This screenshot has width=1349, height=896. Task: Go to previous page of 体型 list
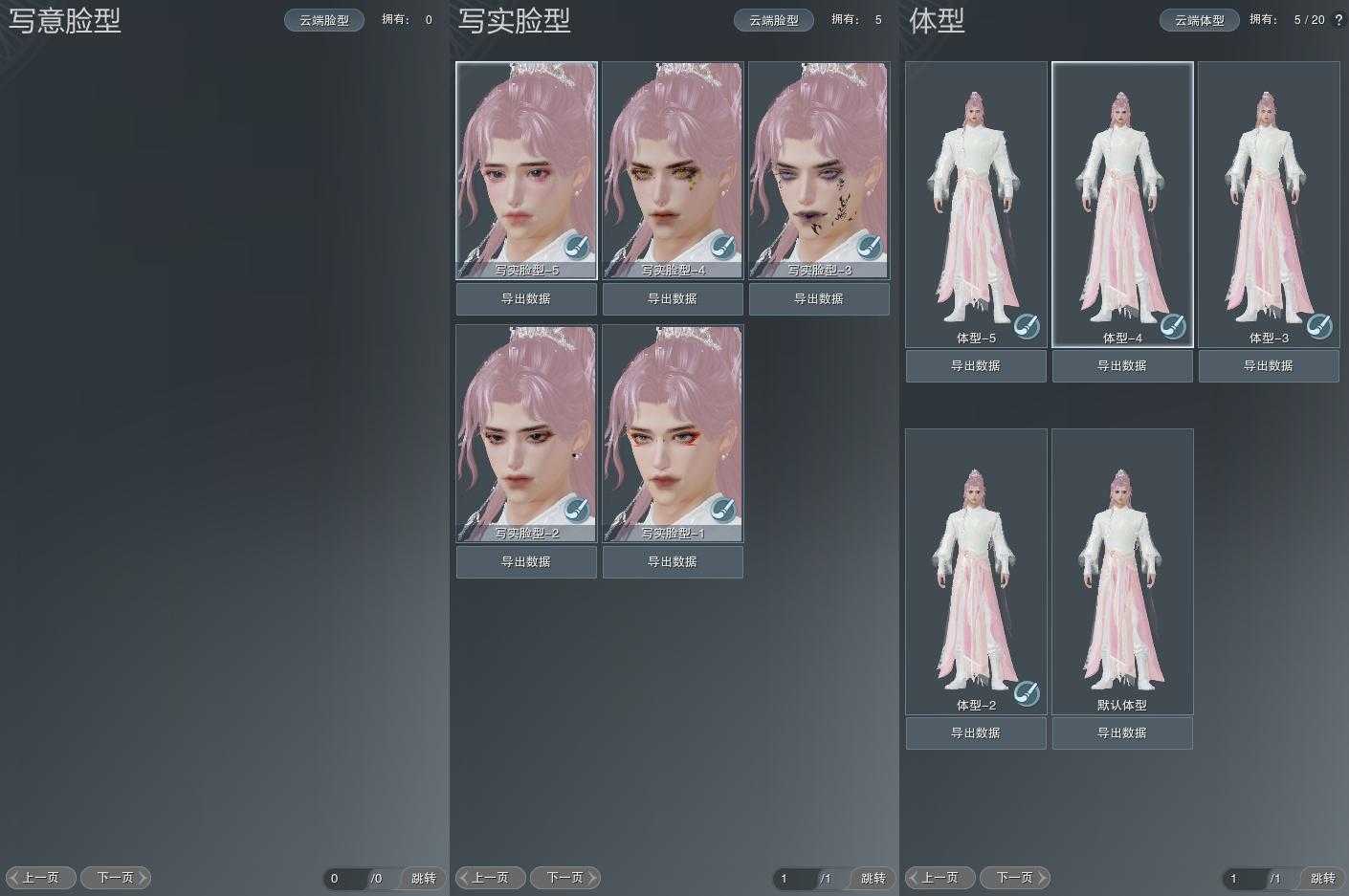click(940, 878)
